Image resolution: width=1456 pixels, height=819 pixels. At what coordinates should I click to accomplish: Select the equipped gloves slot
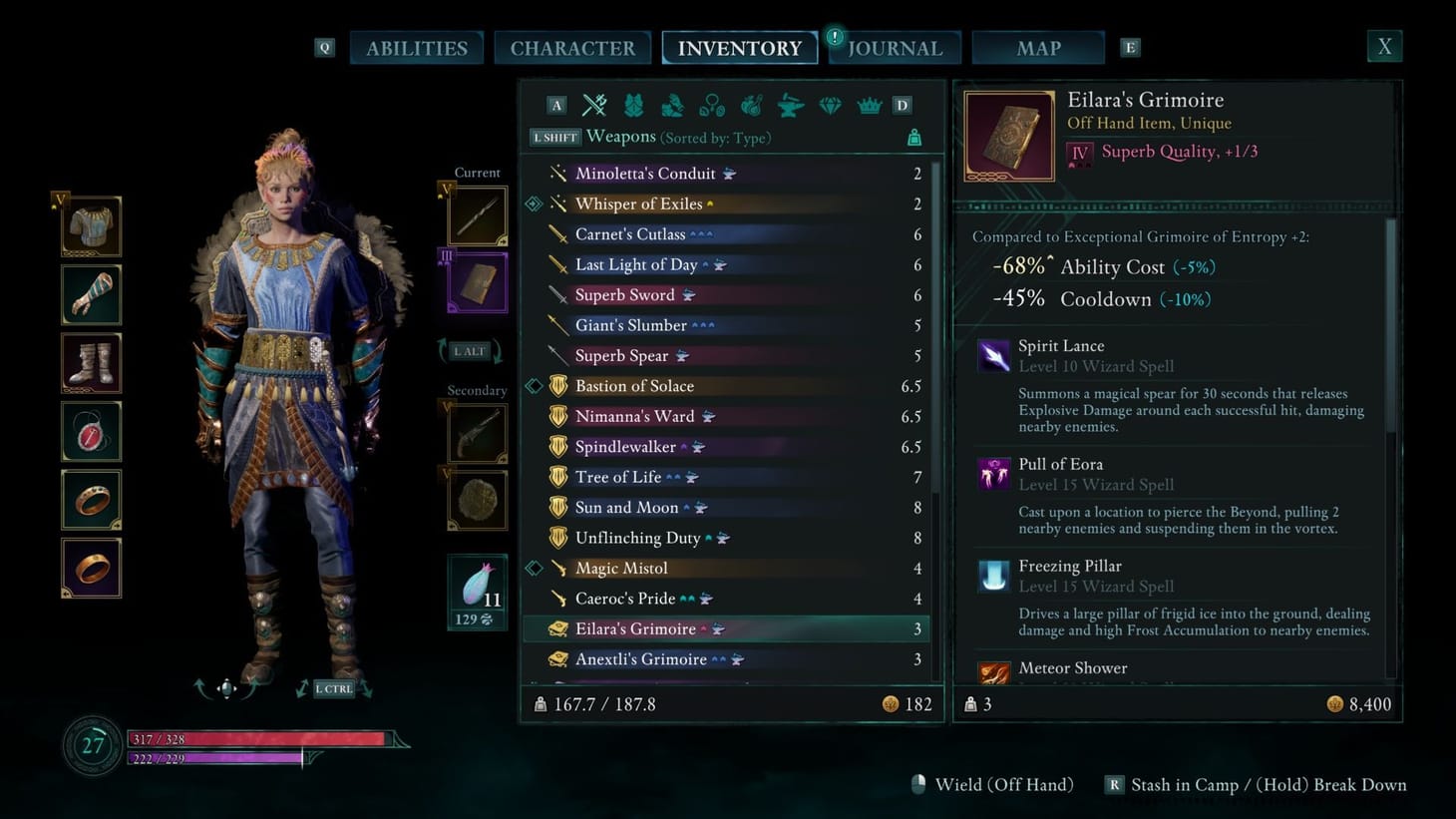point(91,294)
